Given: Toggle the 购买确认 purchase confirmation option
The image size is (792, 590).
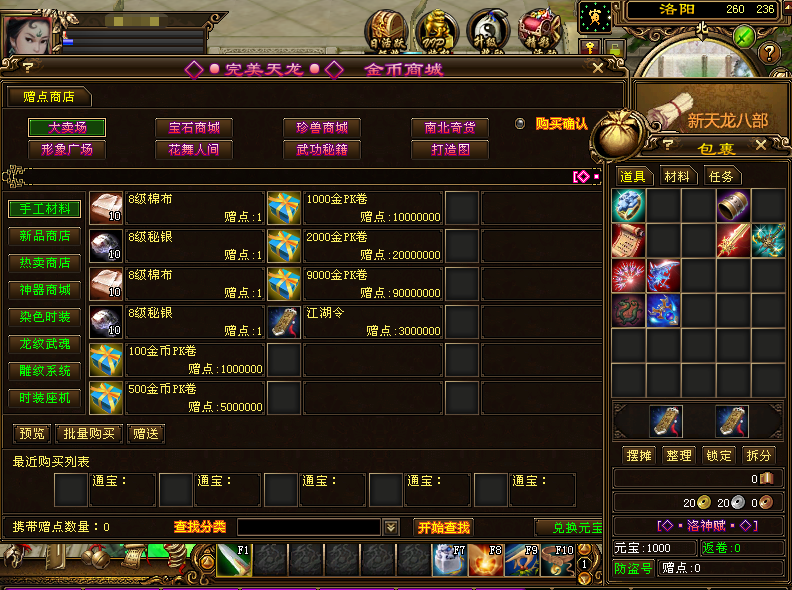Looking at the screenshot, I should pyautogui.click(x=520, y=124).
